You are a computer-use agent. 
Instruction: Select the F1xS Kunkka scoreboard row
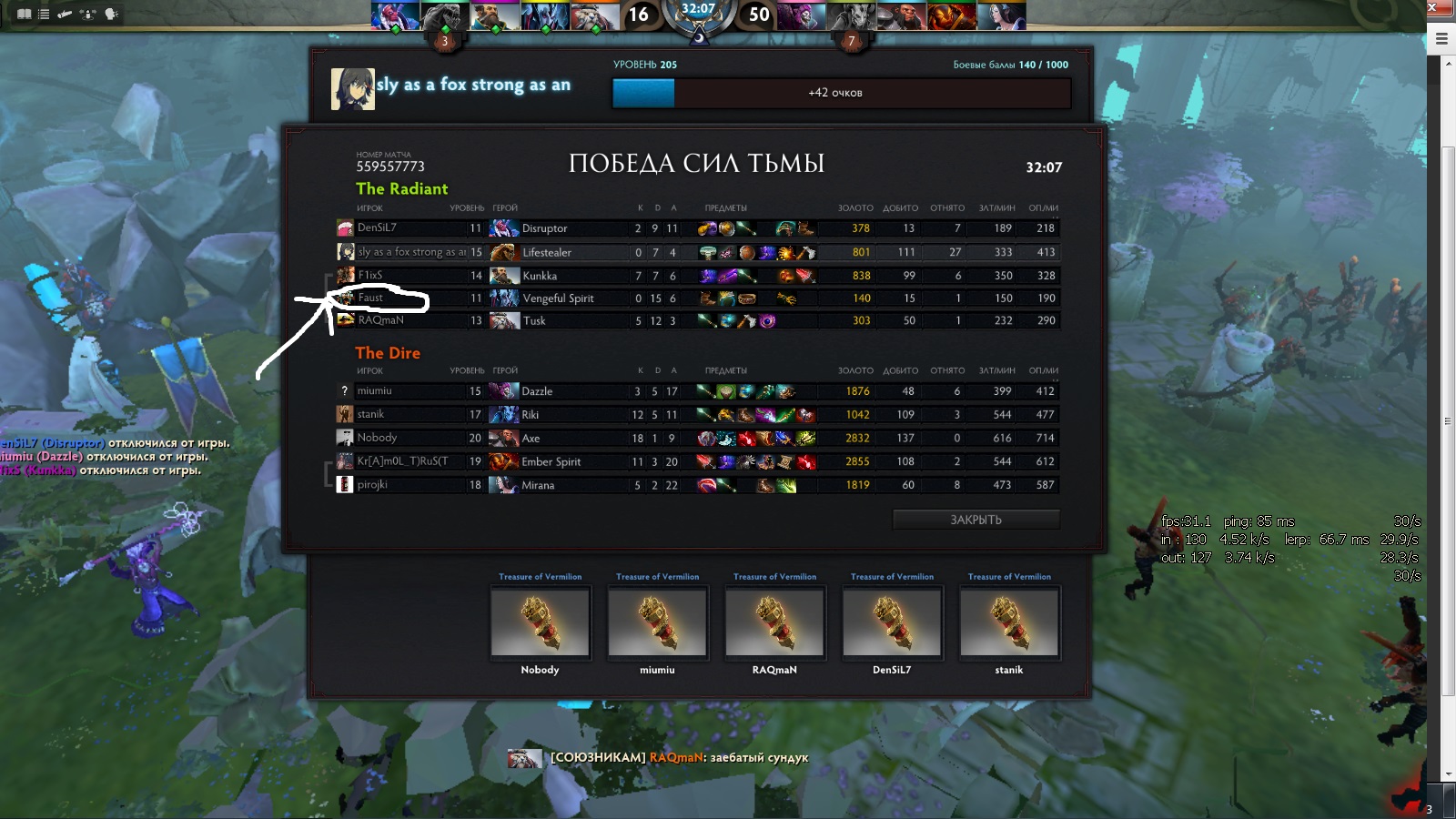click(696, 276)
